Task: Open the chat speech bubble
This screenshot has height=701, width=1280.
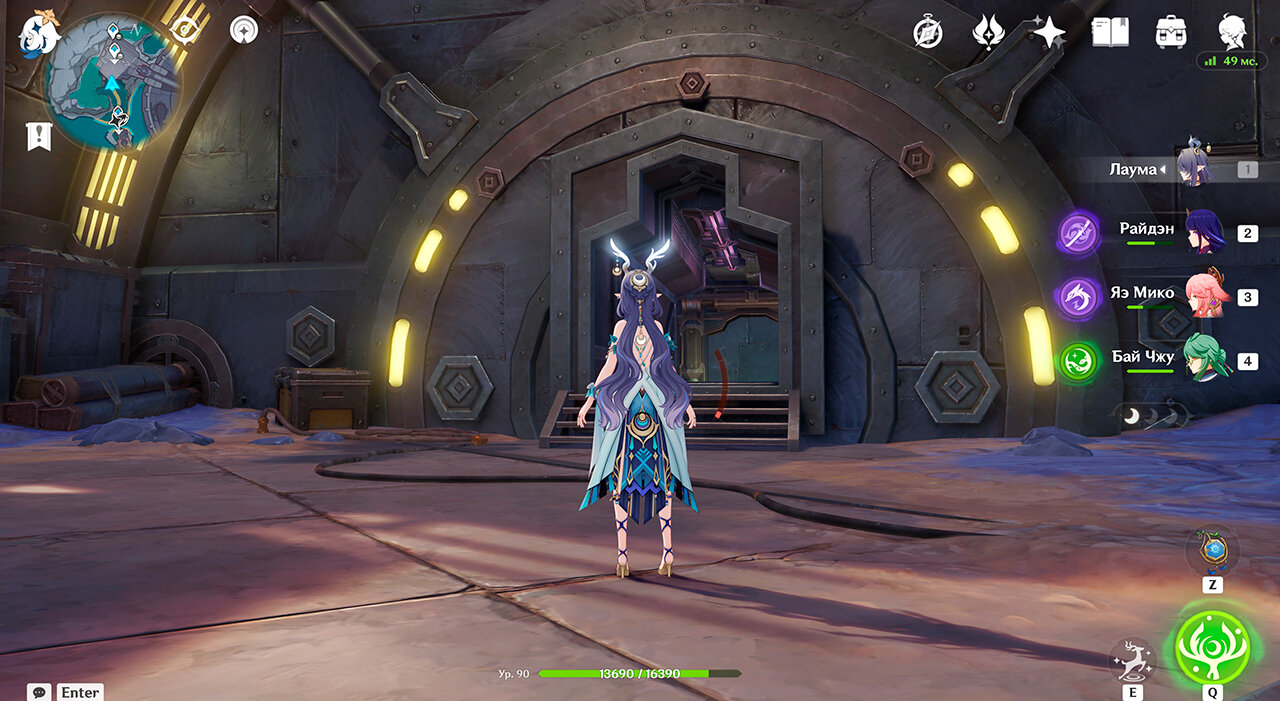Action: coord(39,692)
